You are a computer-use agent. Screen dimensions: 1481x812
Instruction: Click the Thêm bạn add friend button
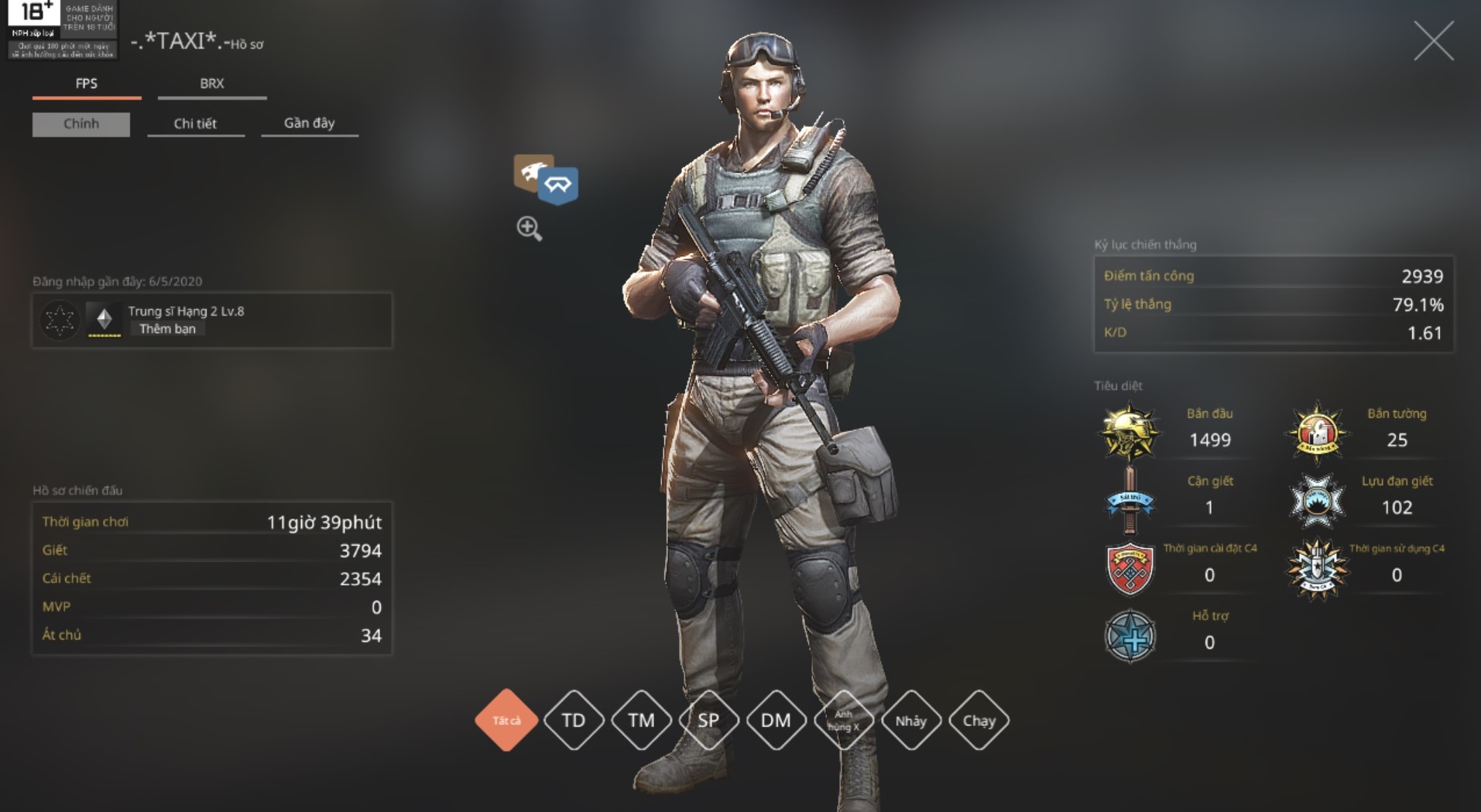coord(167,329)
